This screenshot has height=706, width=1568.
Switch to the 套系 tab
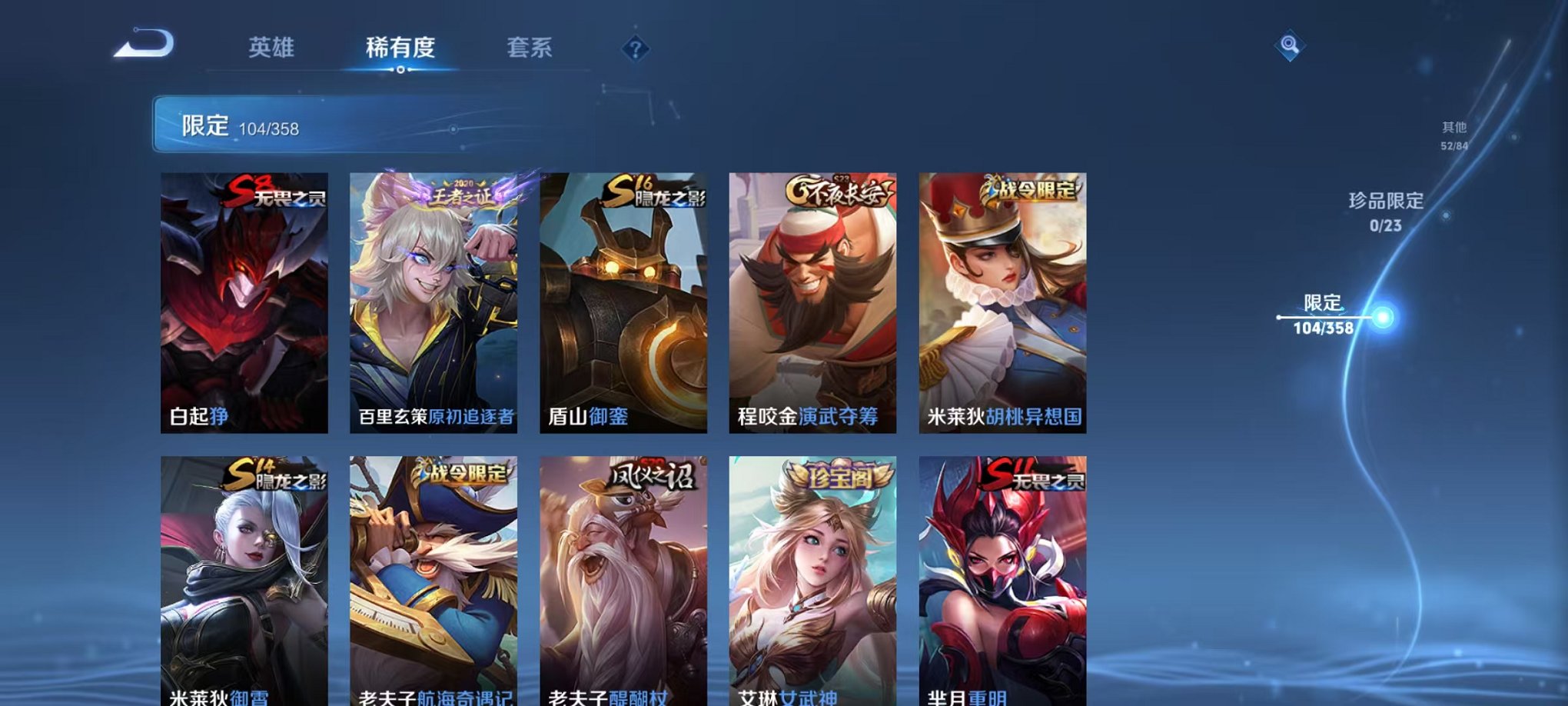click(x=538, y=48)
